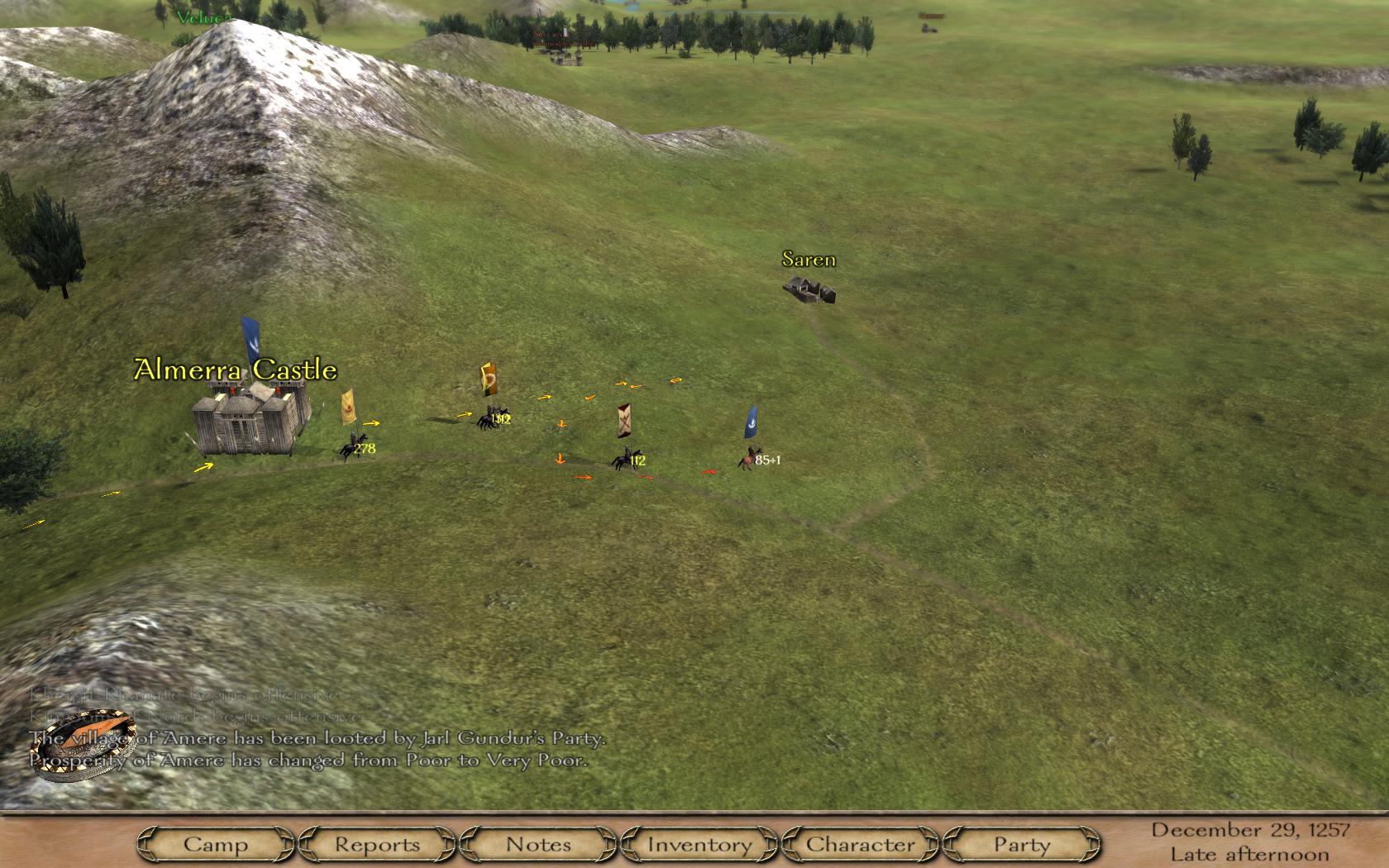Open the Notes journal
The height and width of the screenshot is (868, 1389).
[538, 844]
